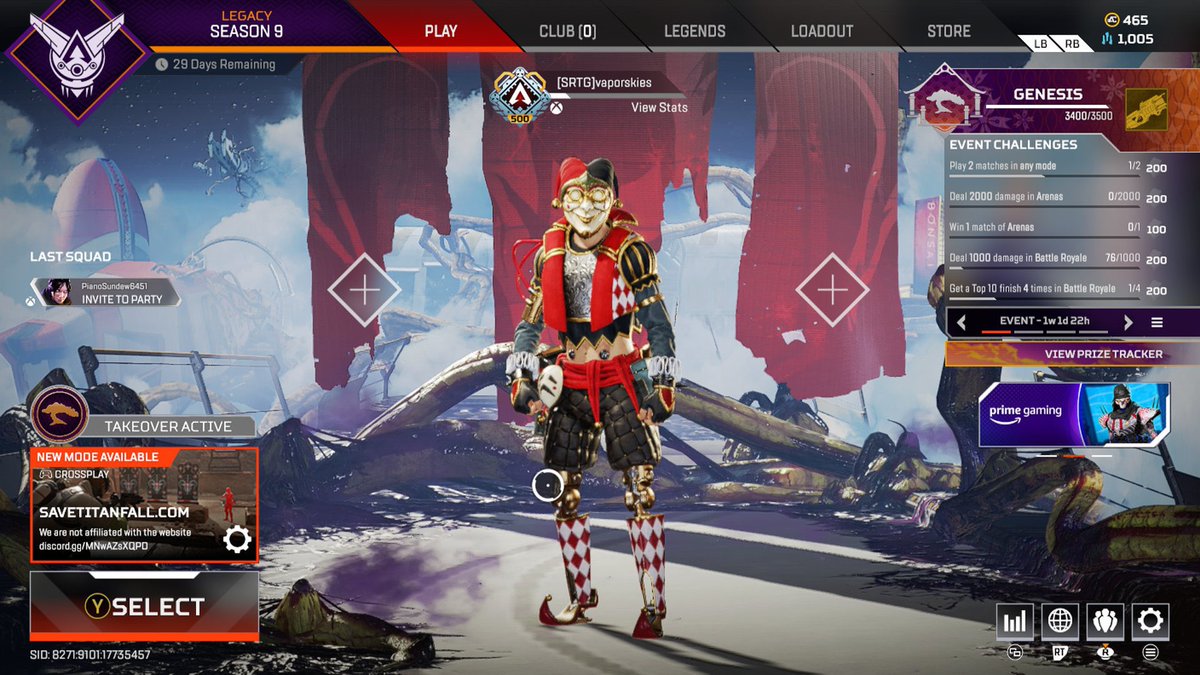Open the friends list icon
This screenshot has height=675, width=1200.
coord(1105,622)
